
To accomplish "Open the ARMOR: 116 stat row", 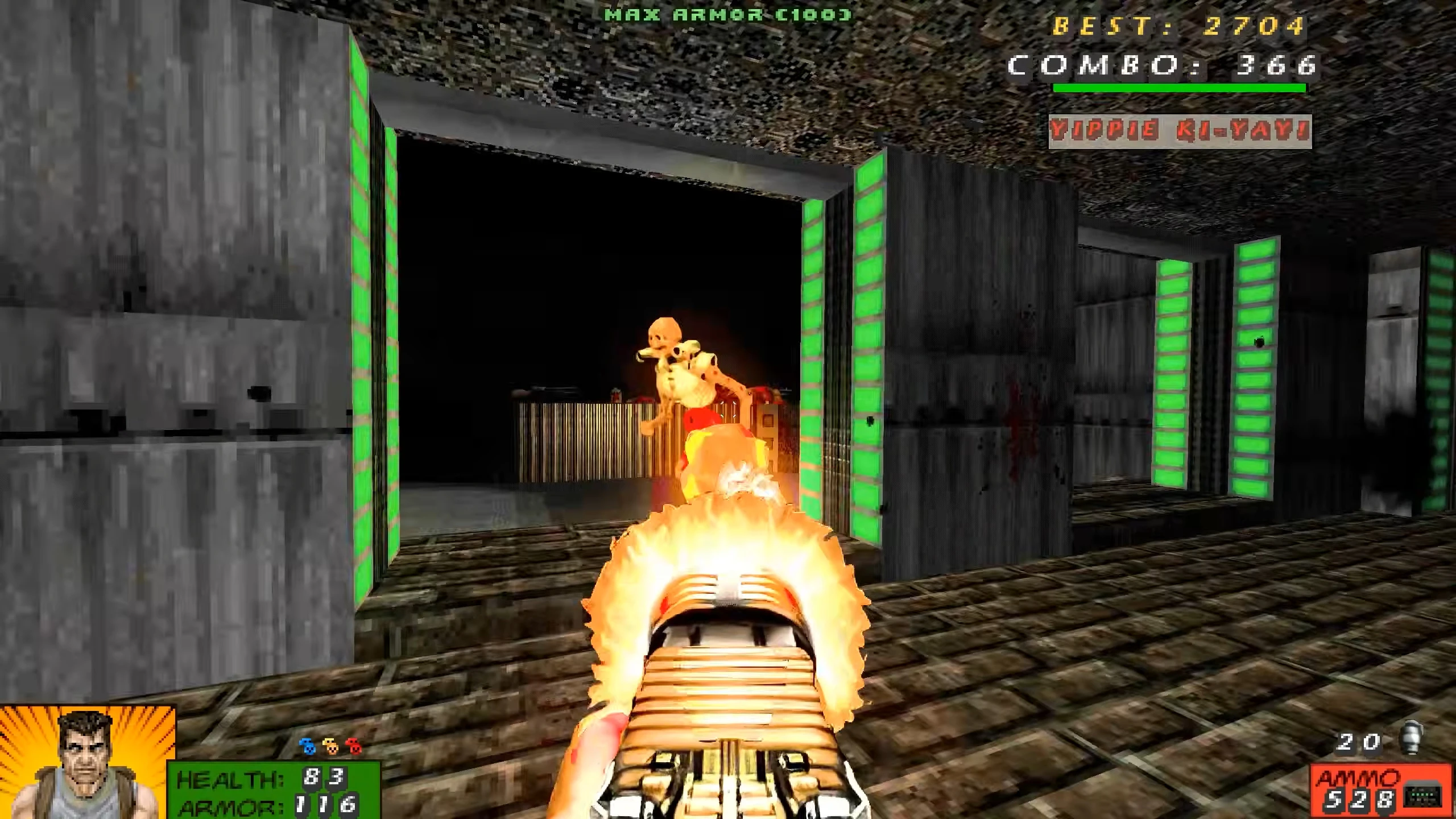I will tap(262, 806).
